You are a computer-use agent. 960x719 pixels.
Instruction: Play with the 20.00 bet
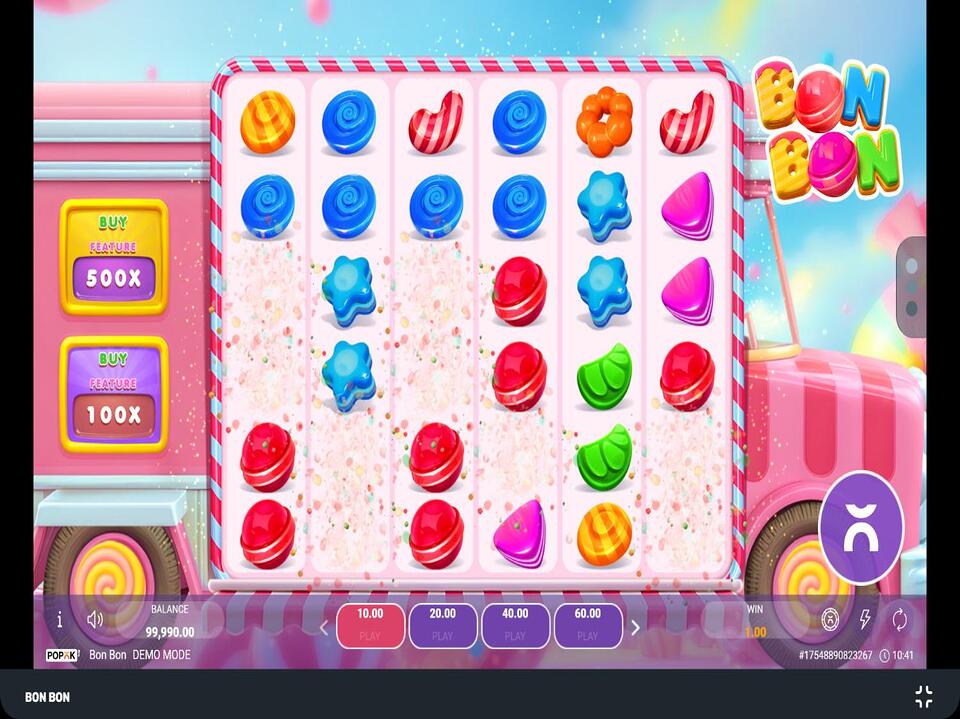(443, 625)
